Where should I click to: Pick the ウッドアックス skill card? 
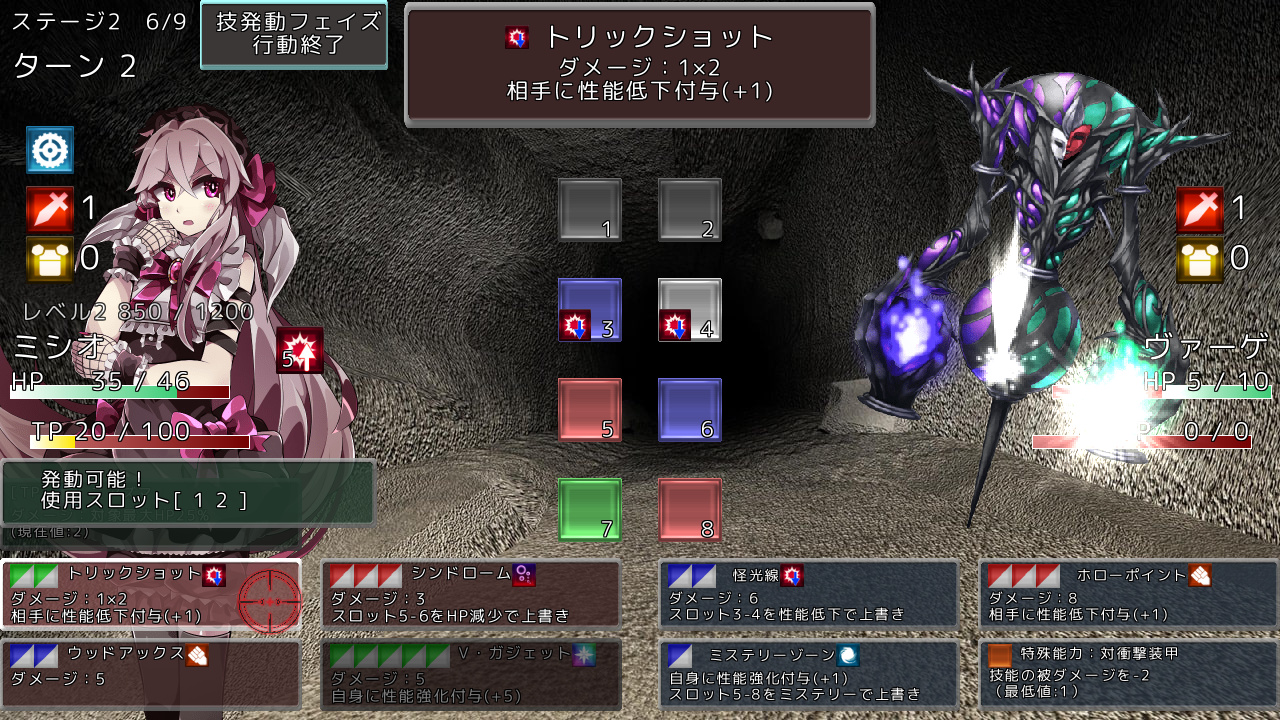point(150,674)
